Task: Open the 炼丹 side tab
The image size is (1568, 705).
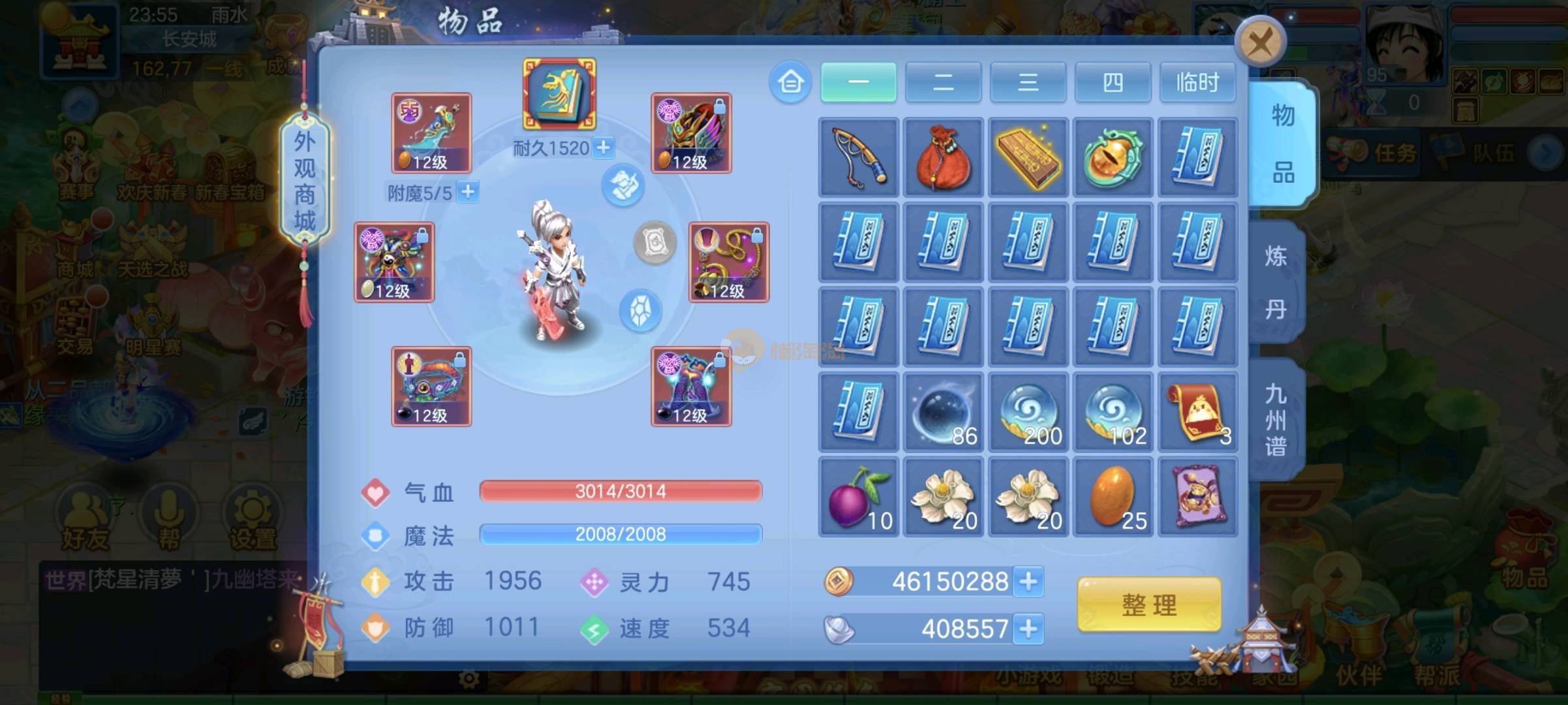Action: [x=1276, y=282]
